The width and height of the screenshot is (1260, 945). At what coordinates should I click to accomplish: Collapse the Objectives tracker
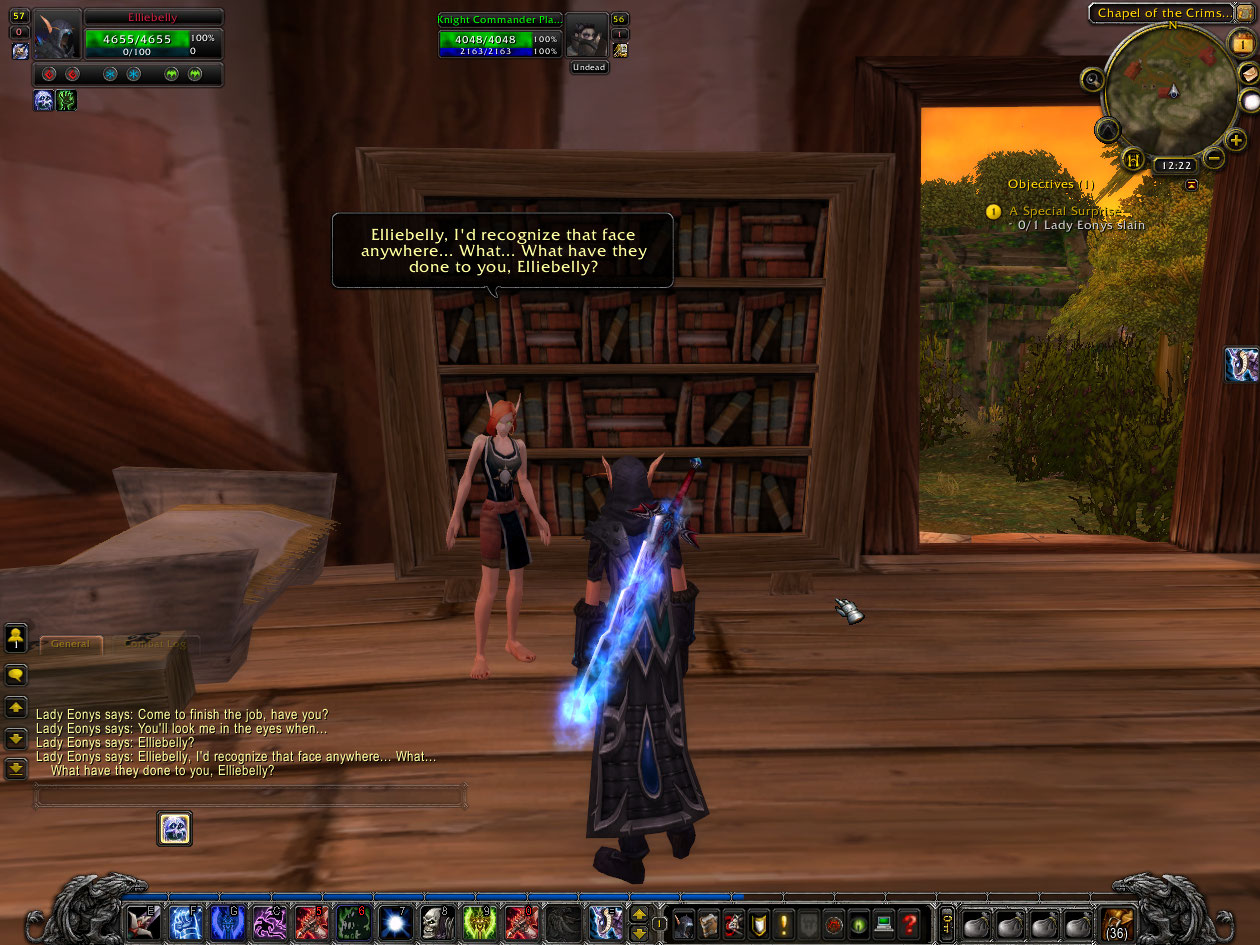click(x=1191, y=185)
